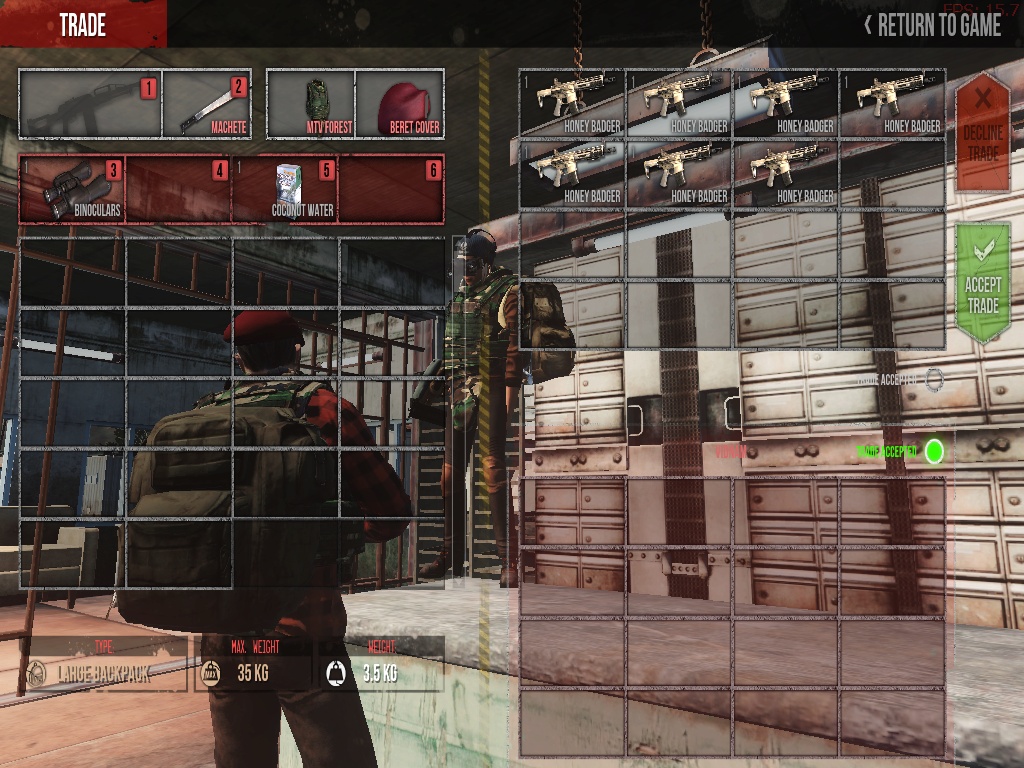Pick the Coconut Water item
1024x768 pixels.
[x=285, y=189]
